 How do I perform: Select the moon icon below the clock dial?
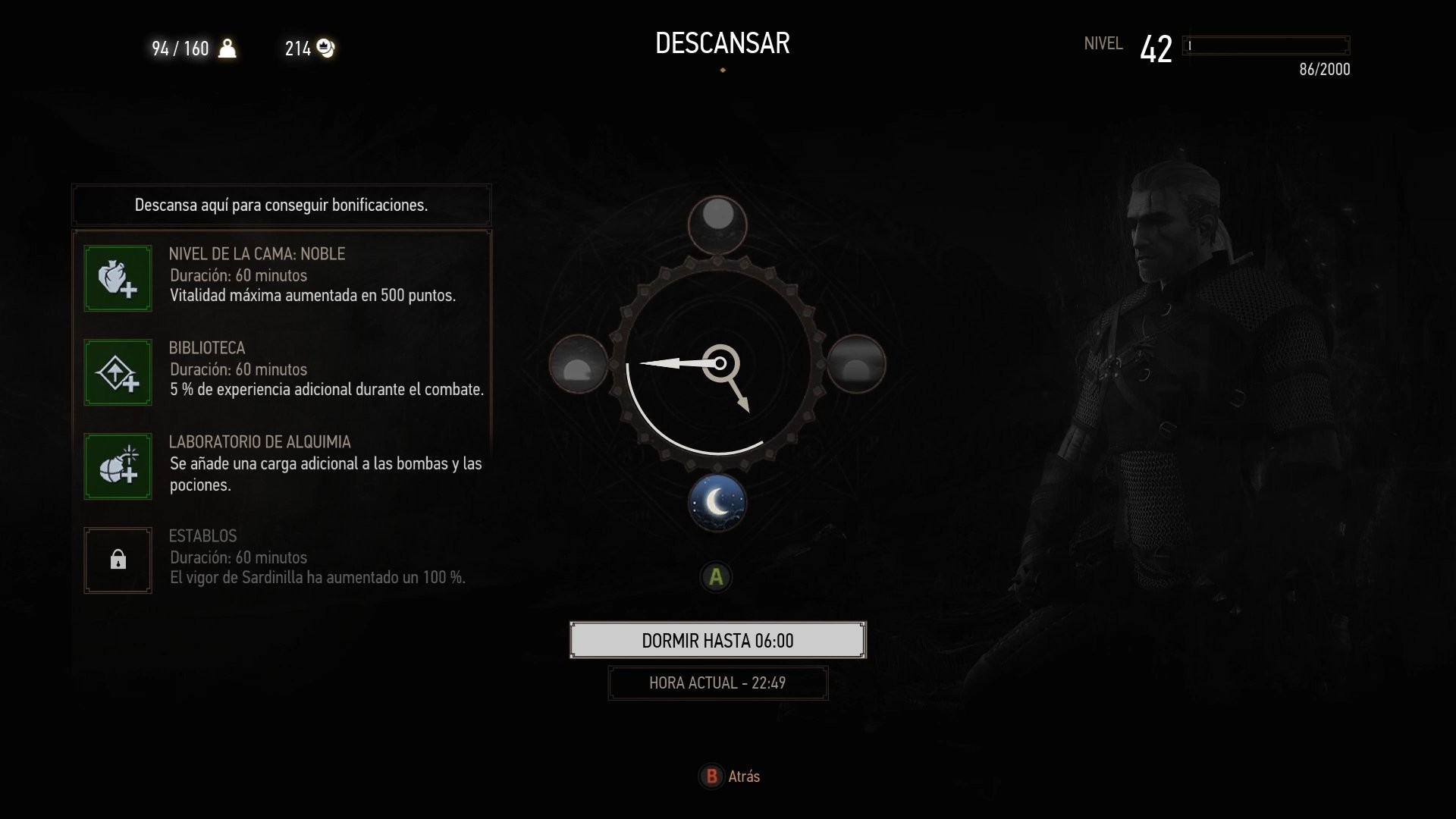pos(717,502)
